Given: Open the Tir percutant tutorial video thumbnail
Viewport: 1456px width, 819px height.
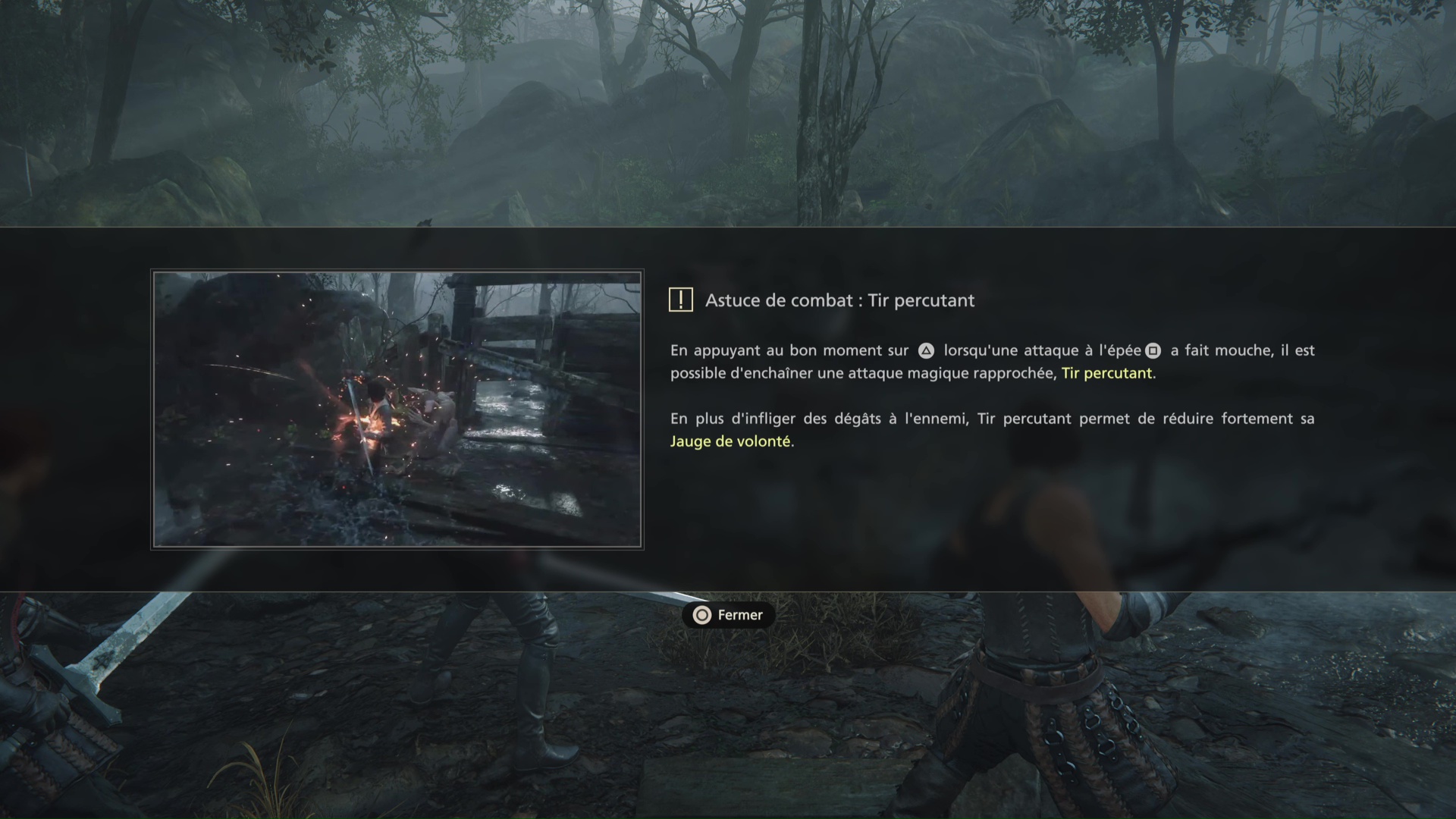Looking at the screenshot, I should point(397,409).
